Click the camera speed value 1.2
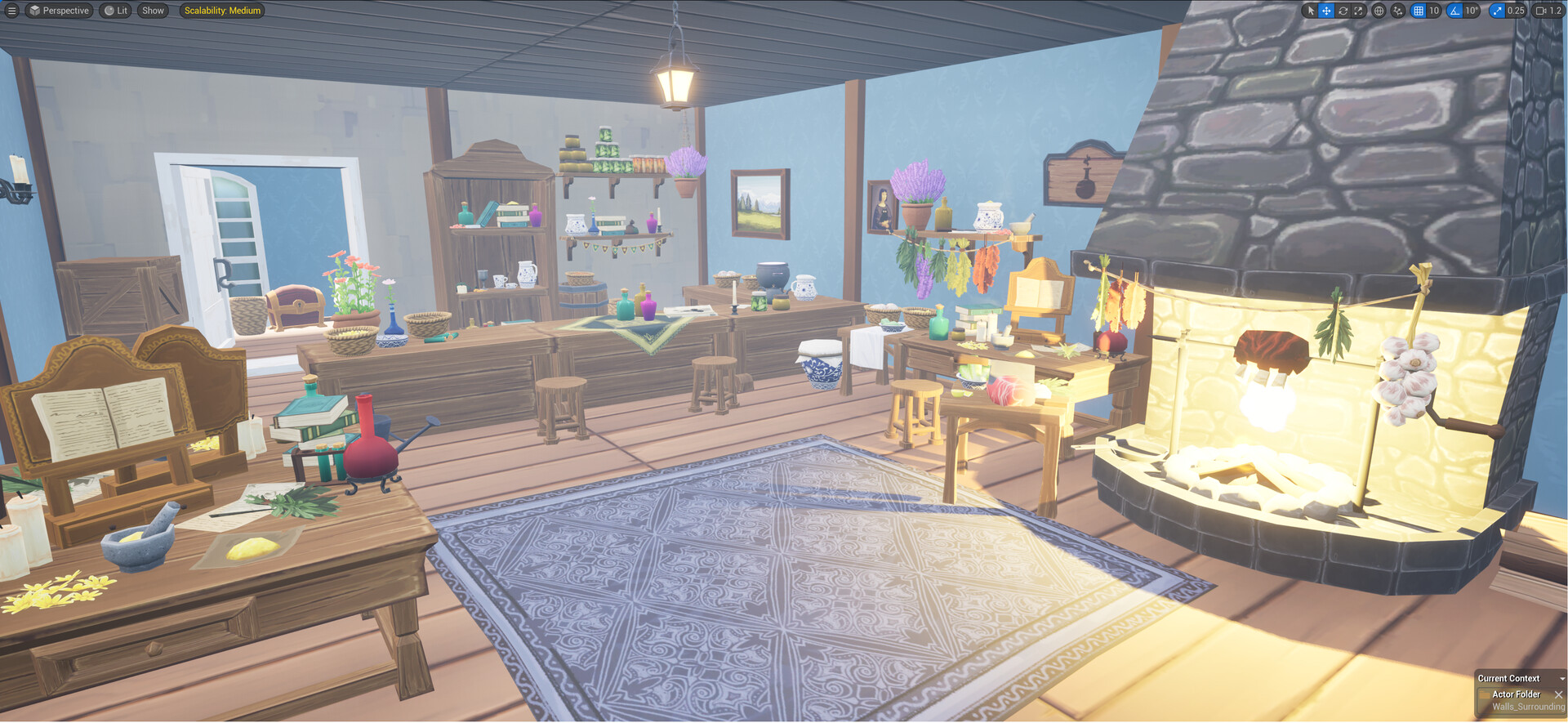The image size is (1568, 723). 1556,11
